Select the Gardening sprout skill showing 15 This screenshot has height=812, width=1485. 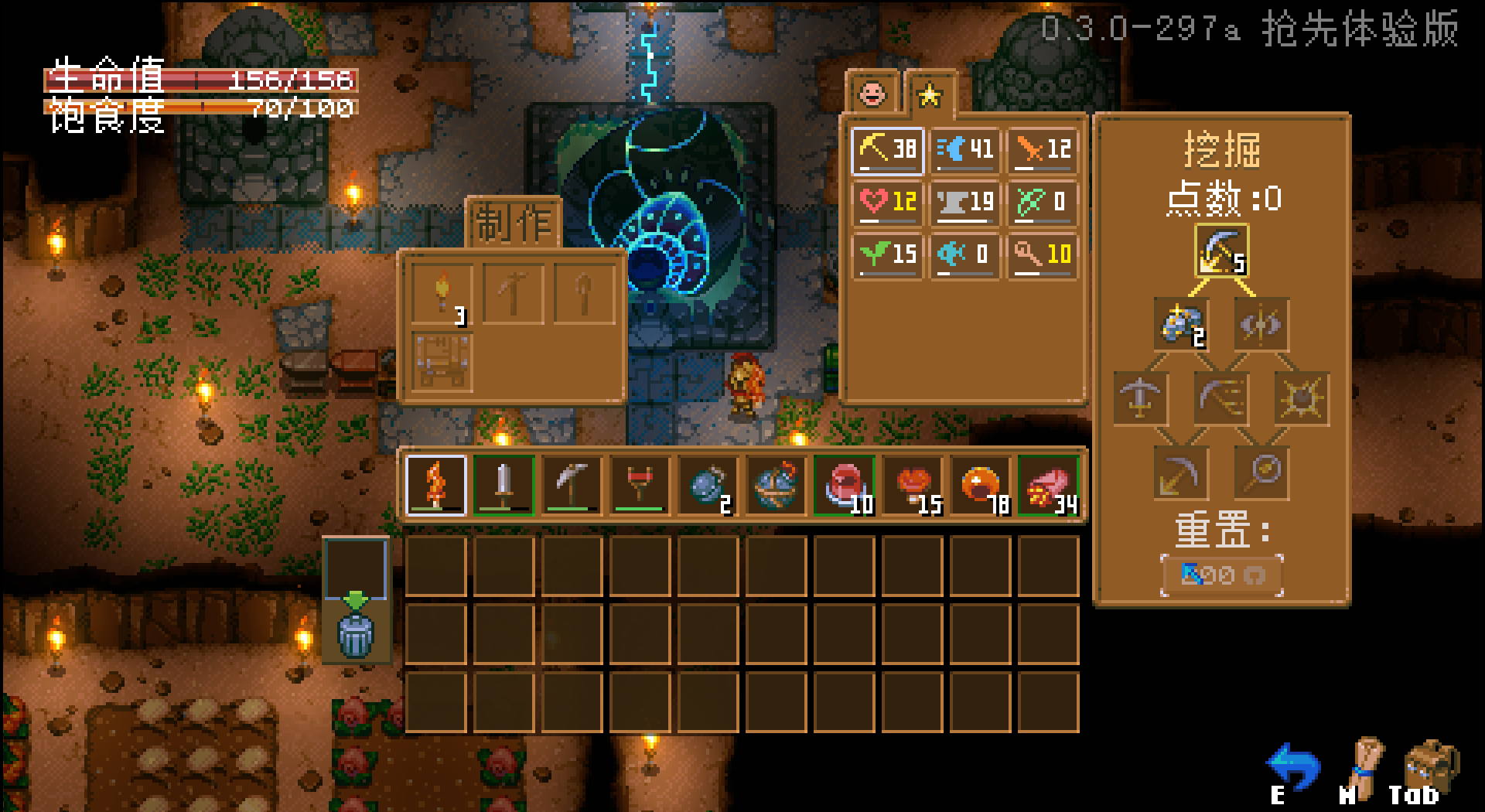point(888,254)
